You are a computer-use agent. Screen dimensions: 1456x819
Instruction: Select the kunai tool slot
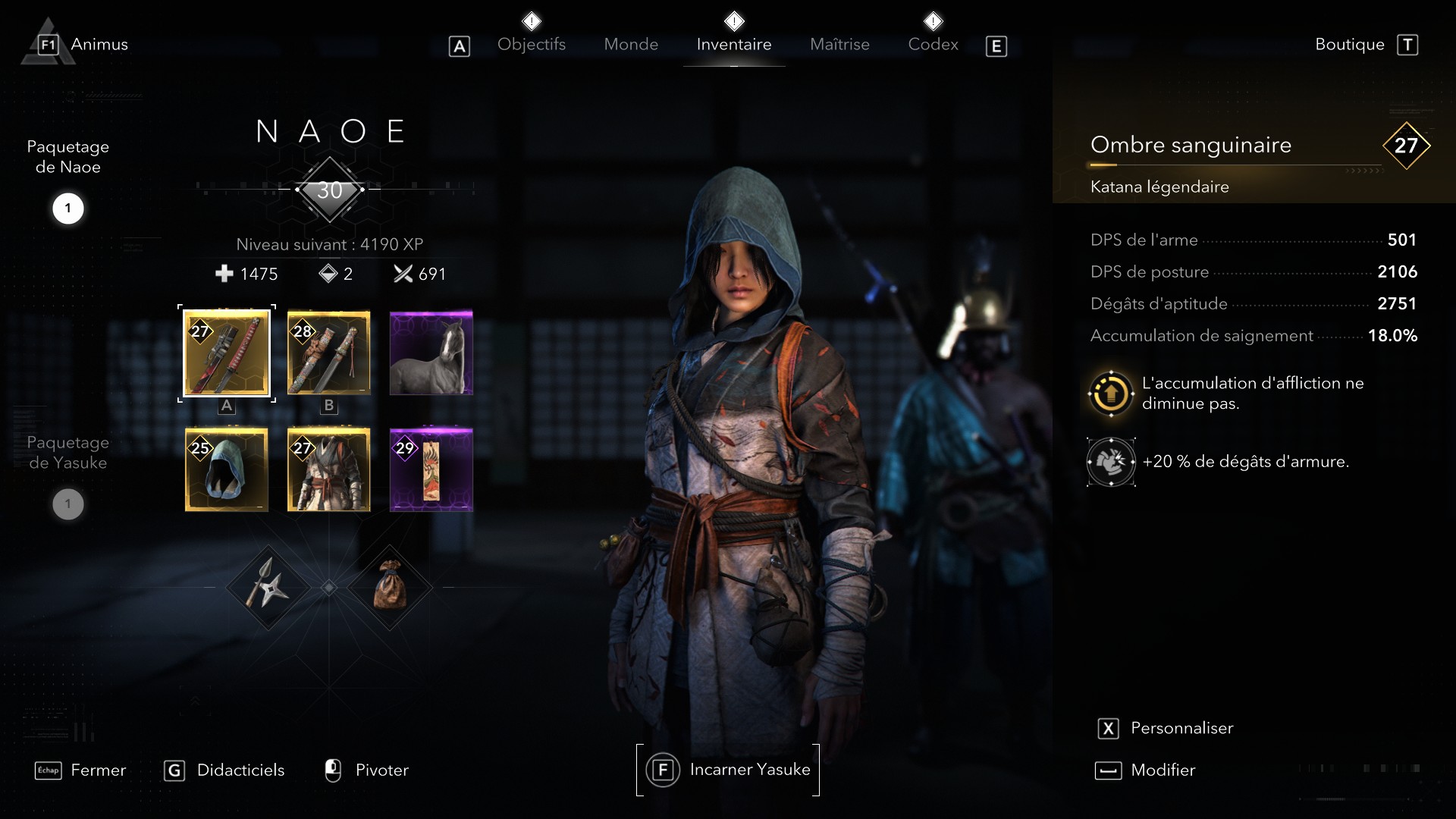[x=267, y=588]
